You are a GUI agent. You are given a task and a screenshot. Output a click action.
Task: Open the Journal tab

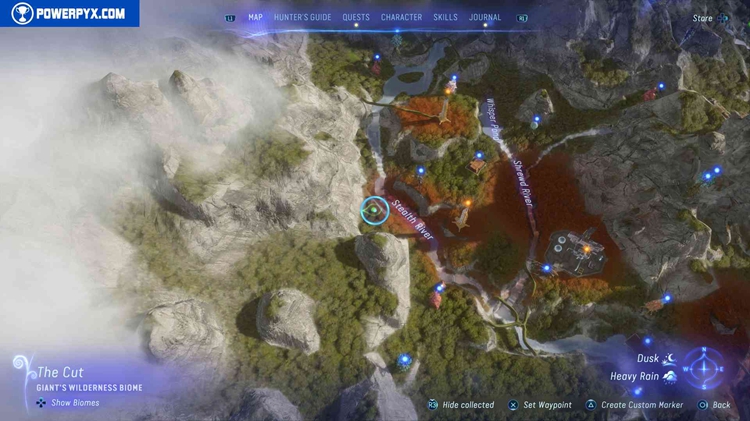point(485,17)
